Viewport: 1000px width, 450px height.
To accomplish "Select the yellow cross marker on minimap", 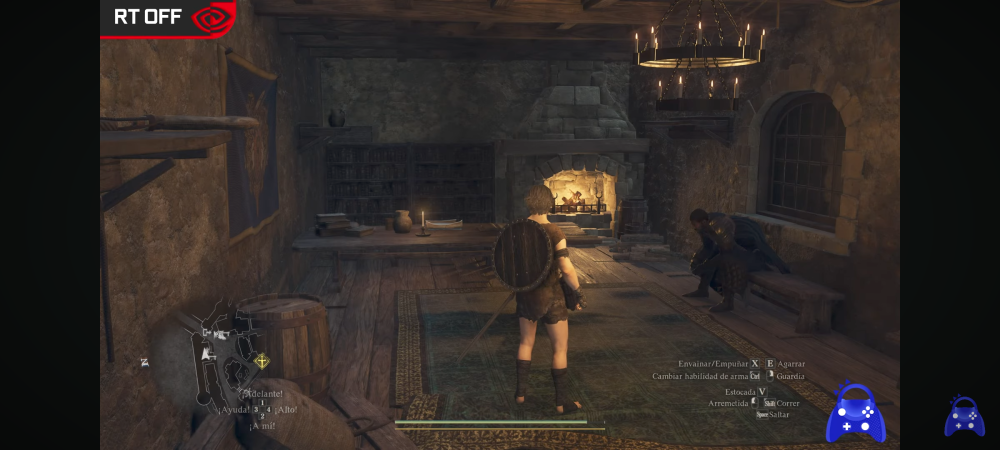I will (262, 361).
